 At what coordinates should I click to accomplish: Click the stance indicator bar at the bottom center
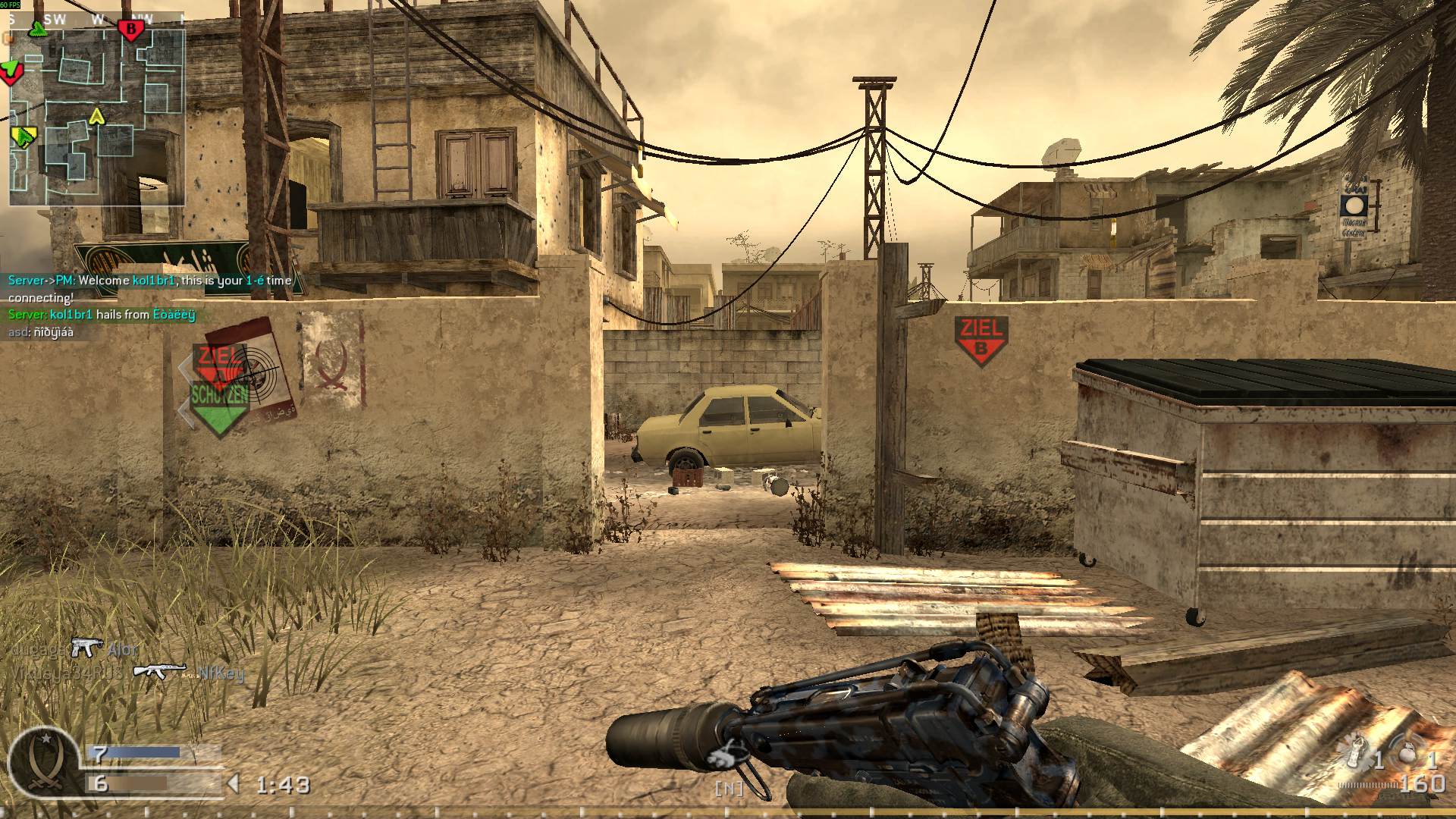coord(728,789)
